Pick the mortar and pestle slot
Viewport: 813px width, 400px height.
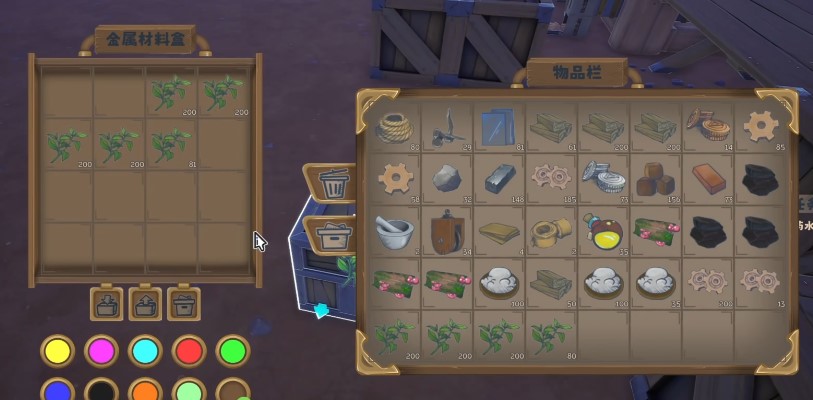point(396,230)
